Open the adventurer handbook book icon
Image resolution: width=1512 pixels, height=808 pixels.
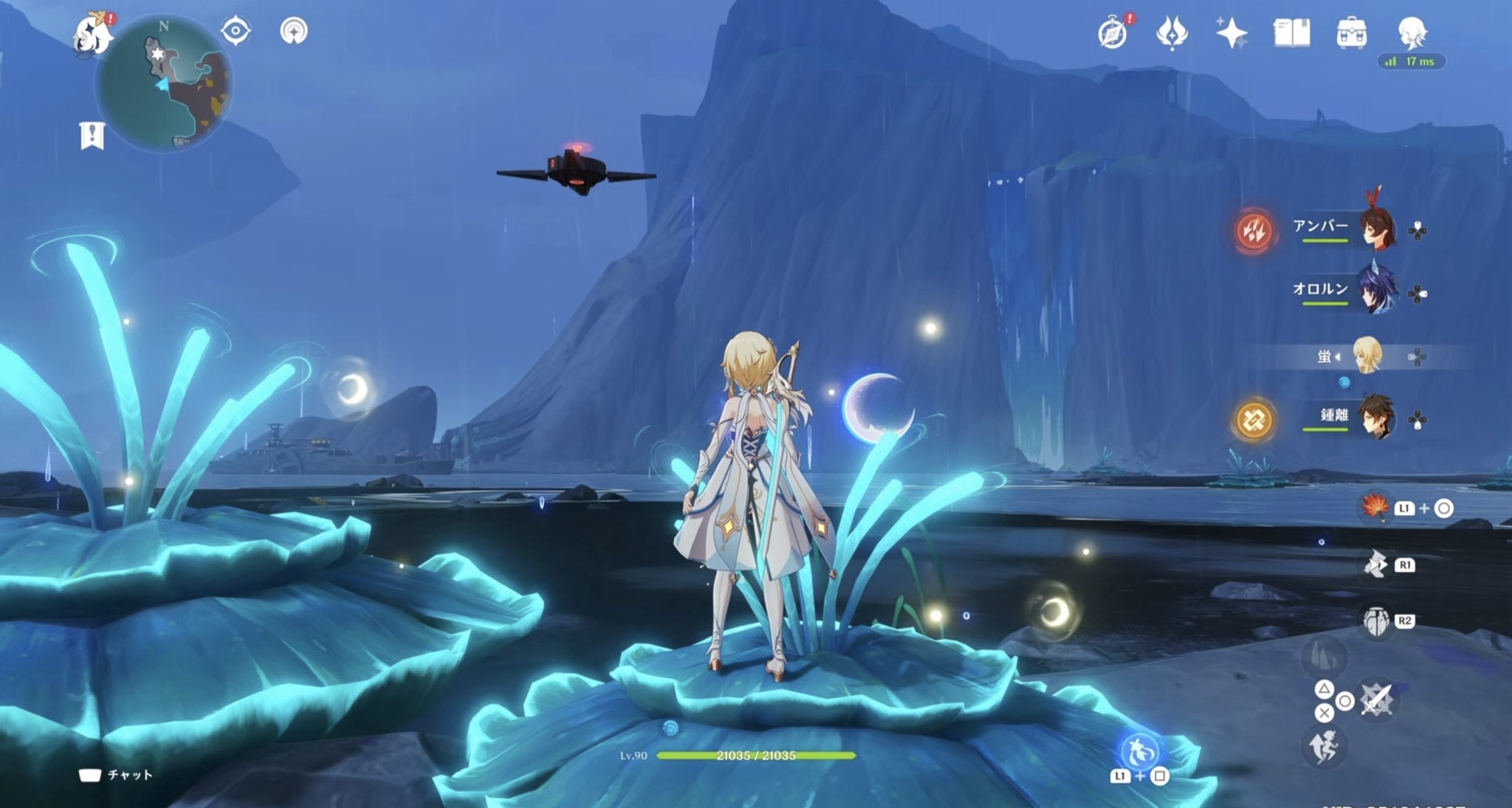1291,33
